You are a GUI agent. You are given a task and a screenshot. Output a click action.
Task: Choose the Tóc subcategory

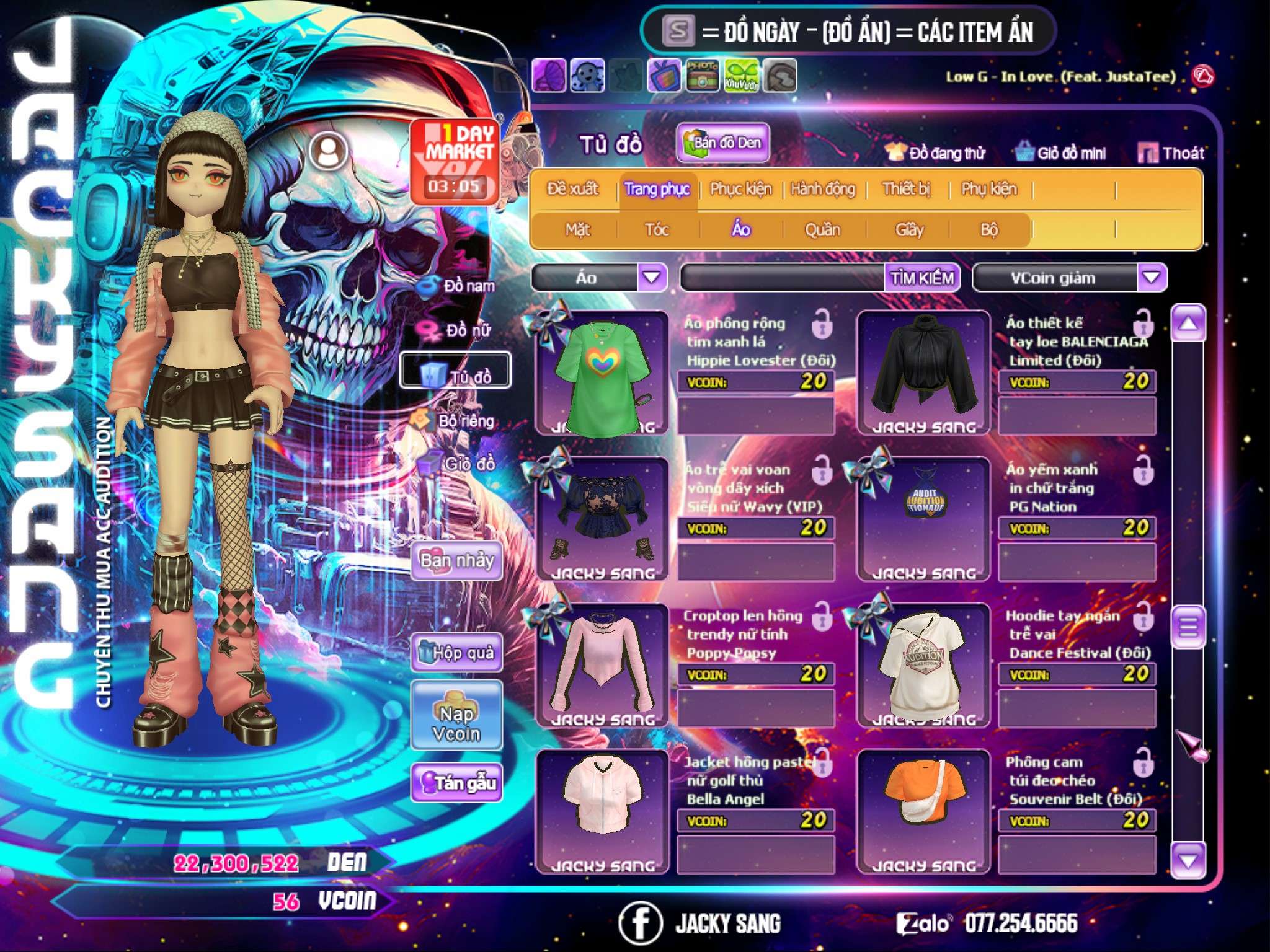[657, 230]
